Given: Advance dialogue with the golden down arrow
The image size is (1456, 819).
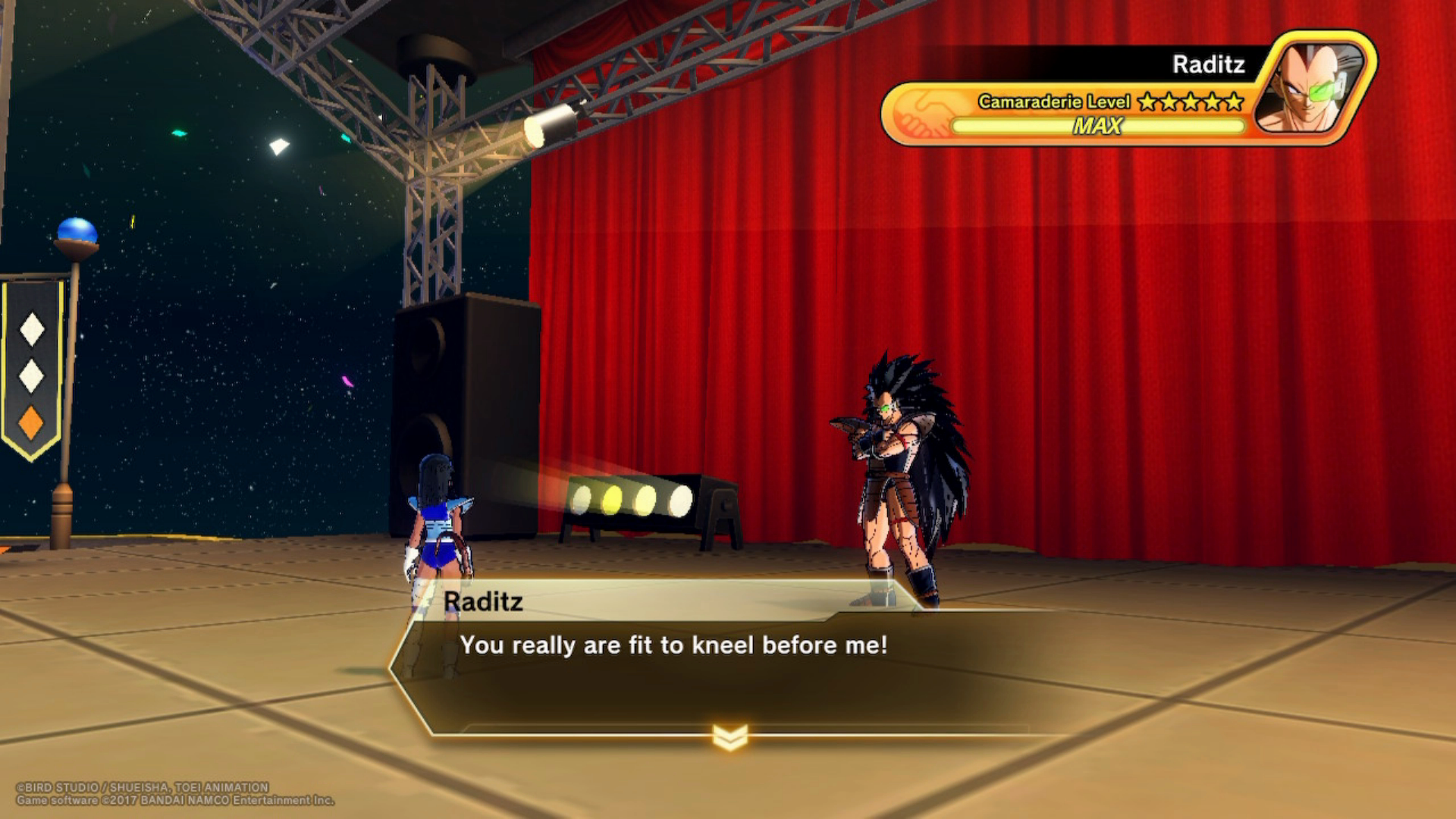Looking at the screenshot, I should (730, 736).
